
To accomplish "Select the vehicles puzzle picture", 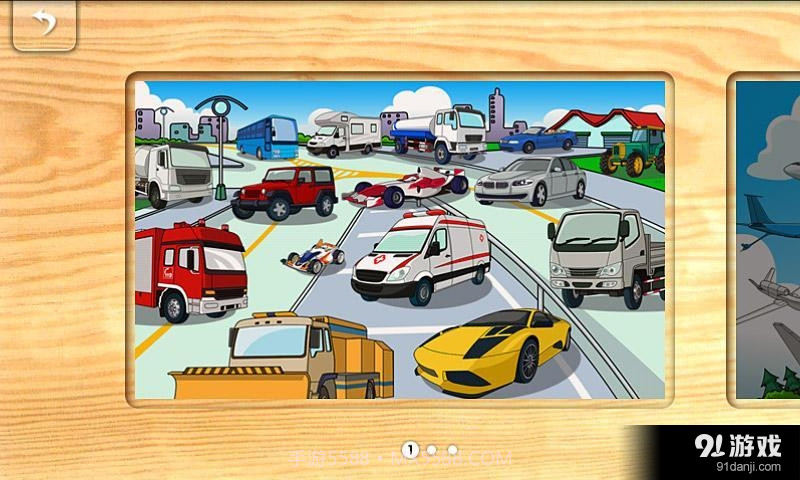I will pos(400,240).
